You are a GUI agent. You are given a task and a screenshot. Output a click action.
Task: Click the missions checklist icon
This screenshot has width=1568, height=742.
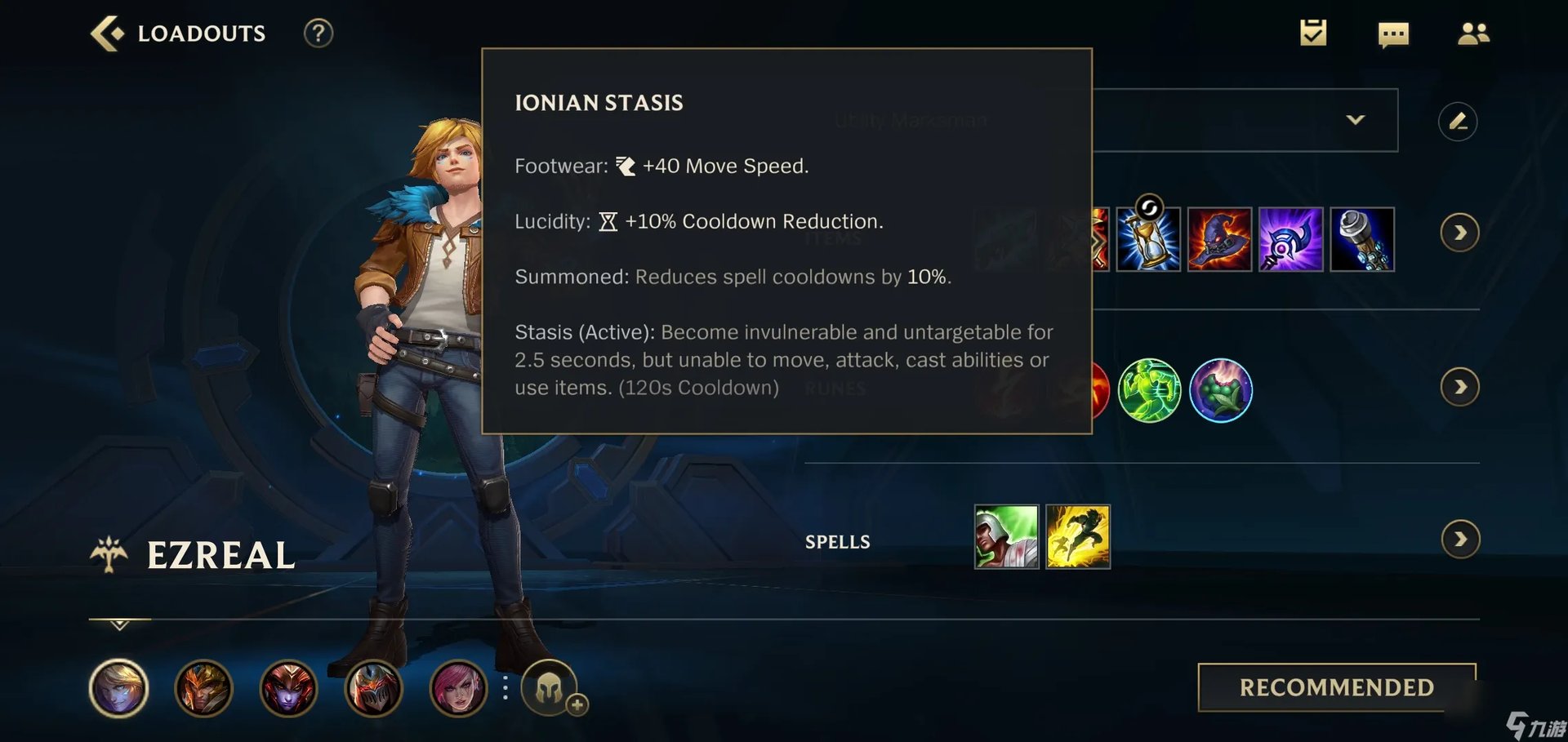coord(1312,33)
